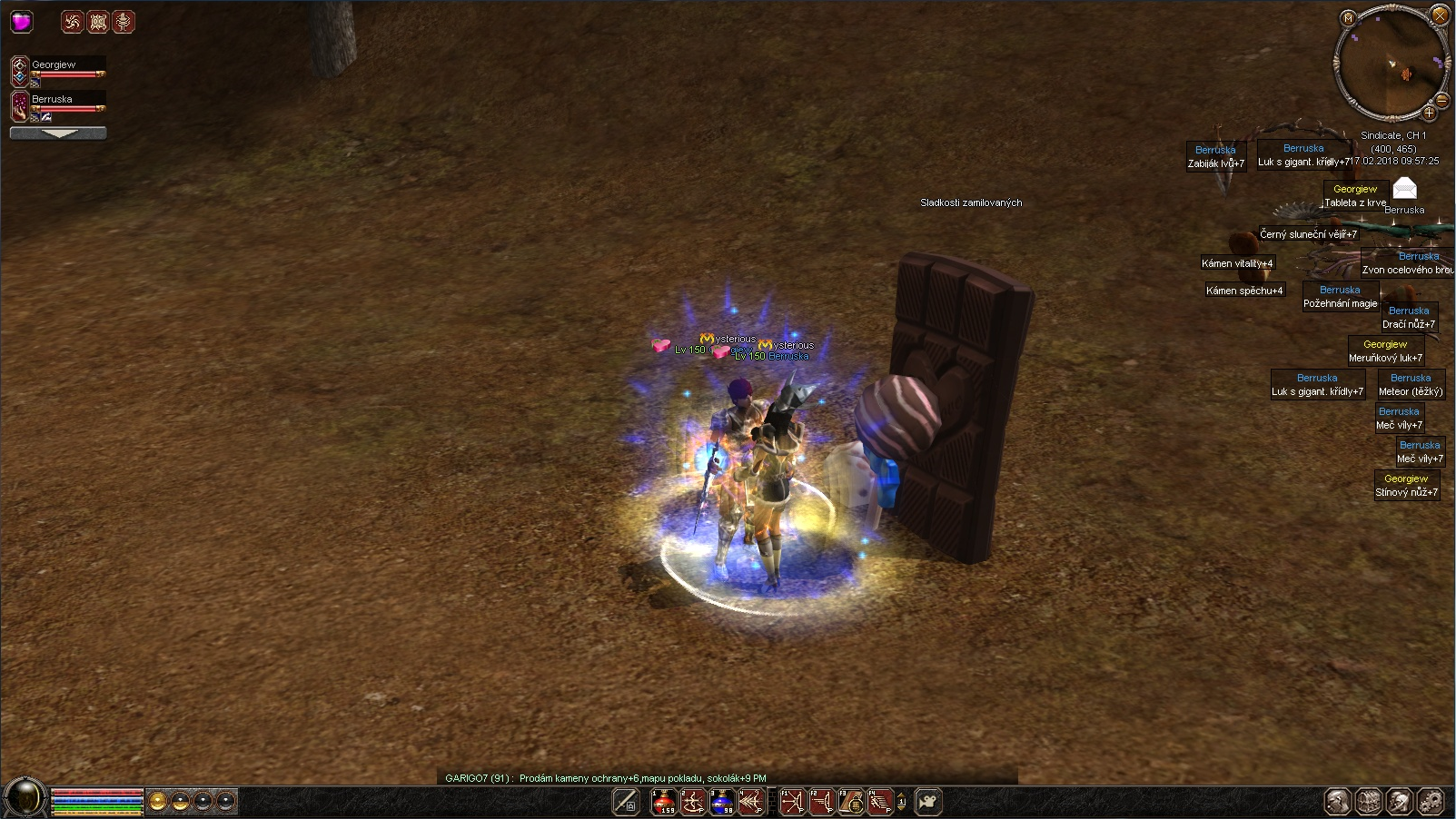Use the blue mana potion in slot 3
This screenshot has width=1456, height=819.
(722, 802)
